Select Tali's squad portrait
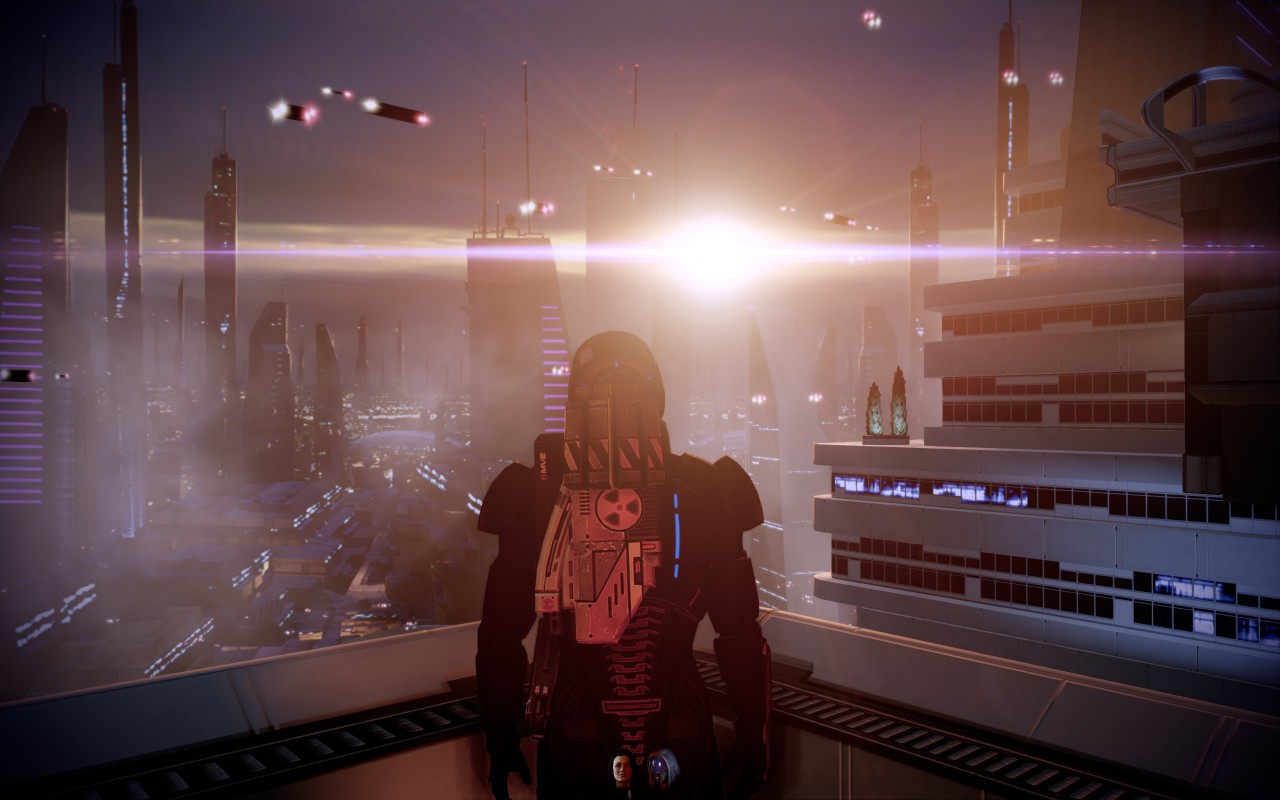This screenshot has height=800, width=1280. [x=659, y=768]
